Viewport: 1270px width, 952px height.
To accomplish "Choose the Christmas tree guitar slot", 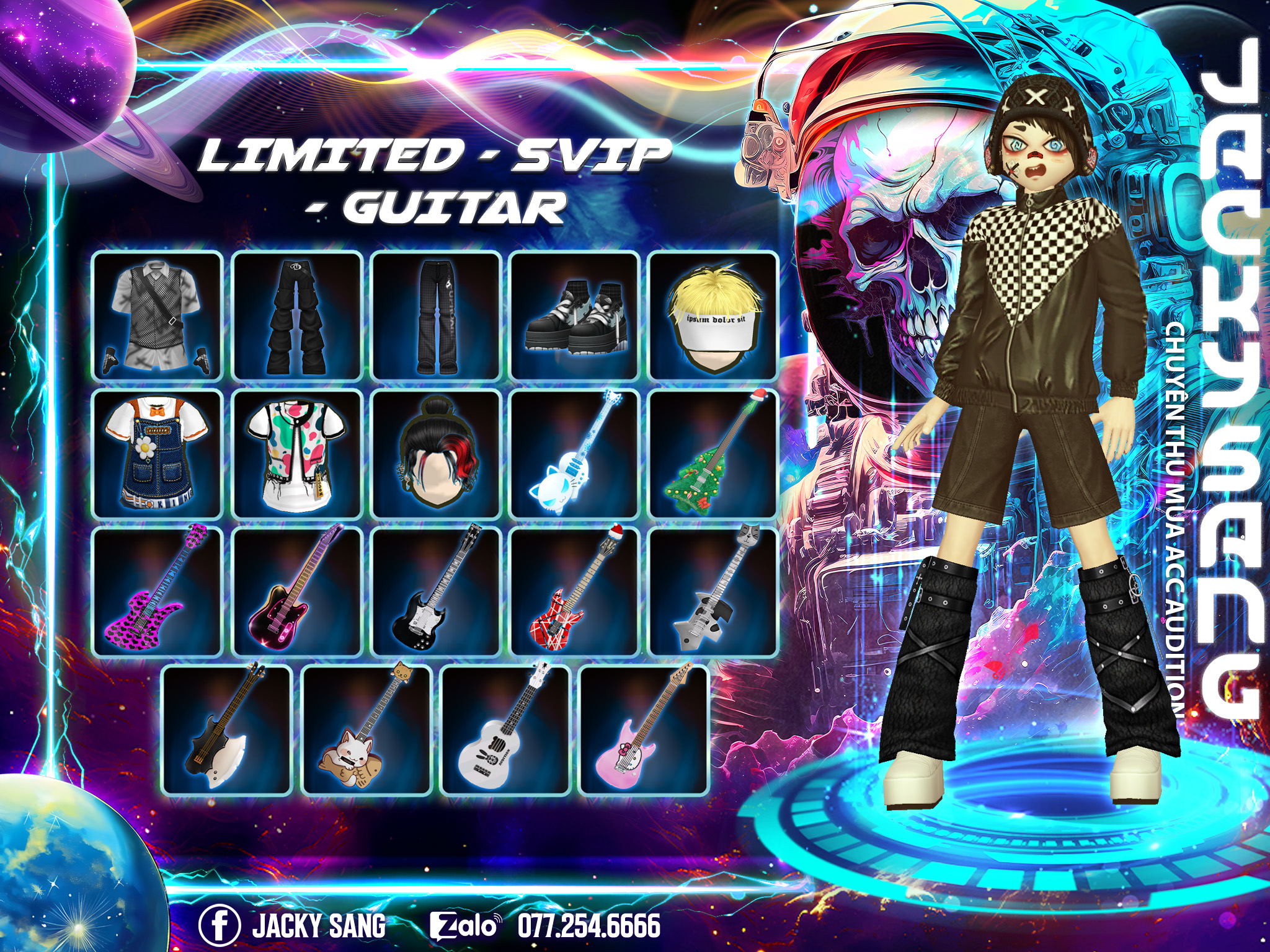I will (x=713, y=454).
